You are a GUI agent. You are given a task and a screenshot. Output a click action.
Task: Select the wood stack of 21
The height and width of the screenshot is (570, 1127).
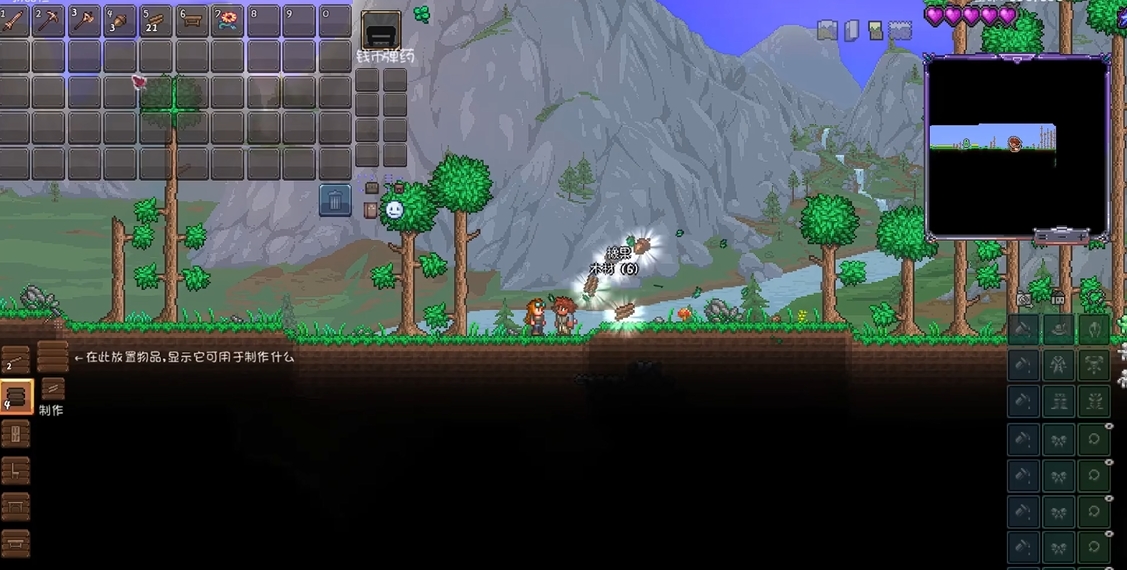point(155,21)
